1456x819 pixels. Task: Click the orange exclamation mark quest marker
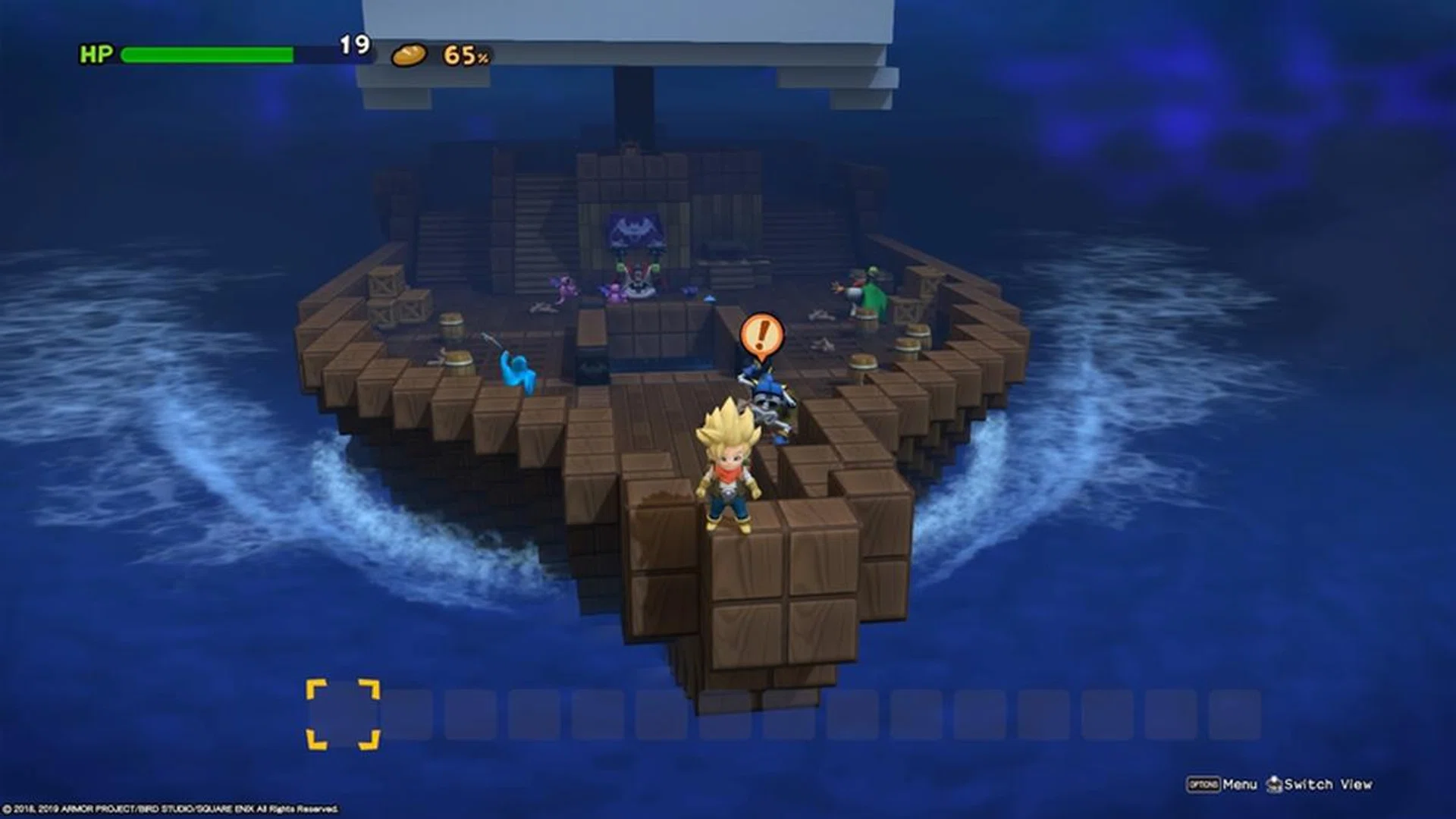(x=761, y=334)
